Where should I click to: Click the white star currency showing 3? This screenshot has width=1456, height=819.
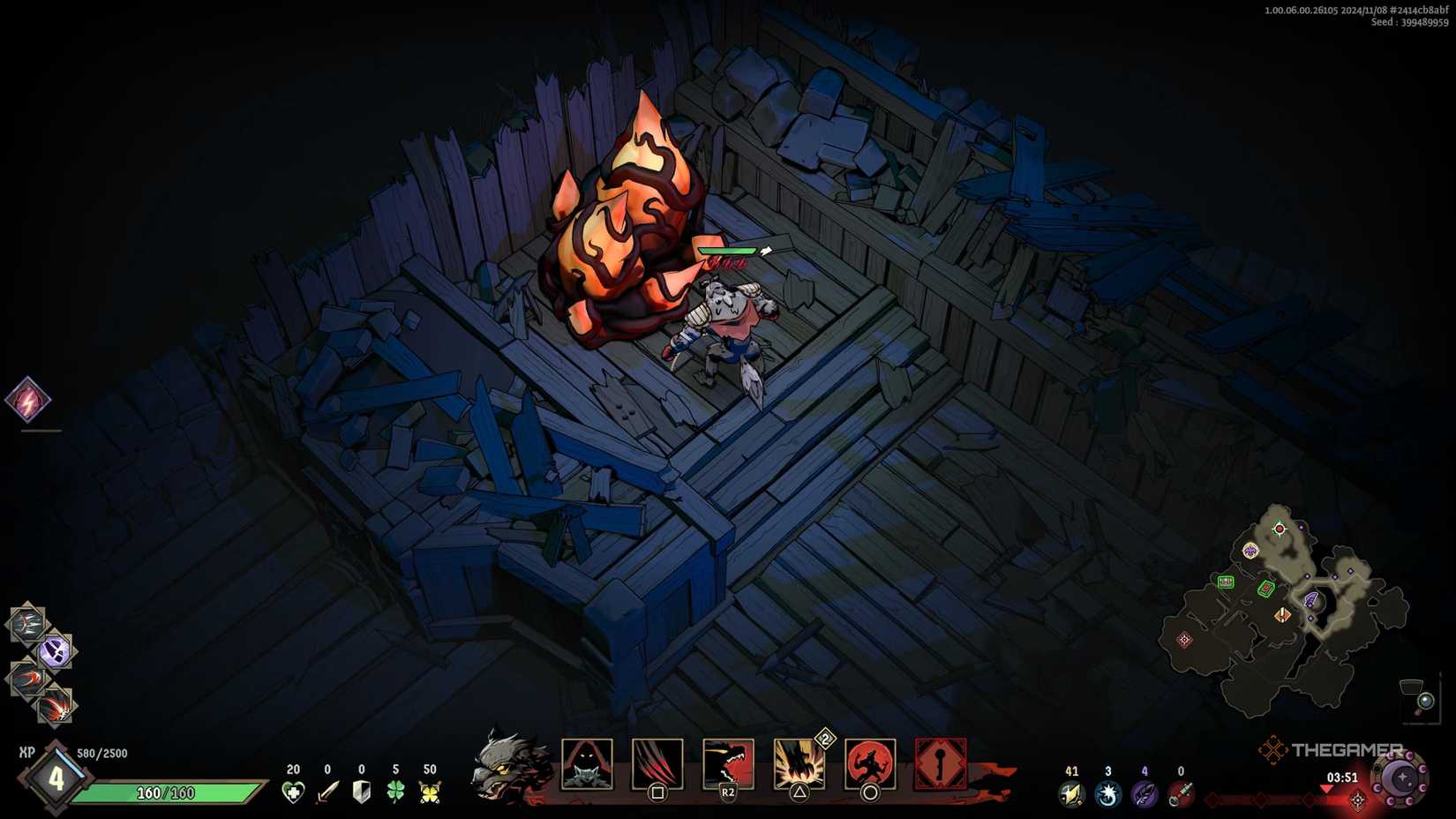point(1107,794)
